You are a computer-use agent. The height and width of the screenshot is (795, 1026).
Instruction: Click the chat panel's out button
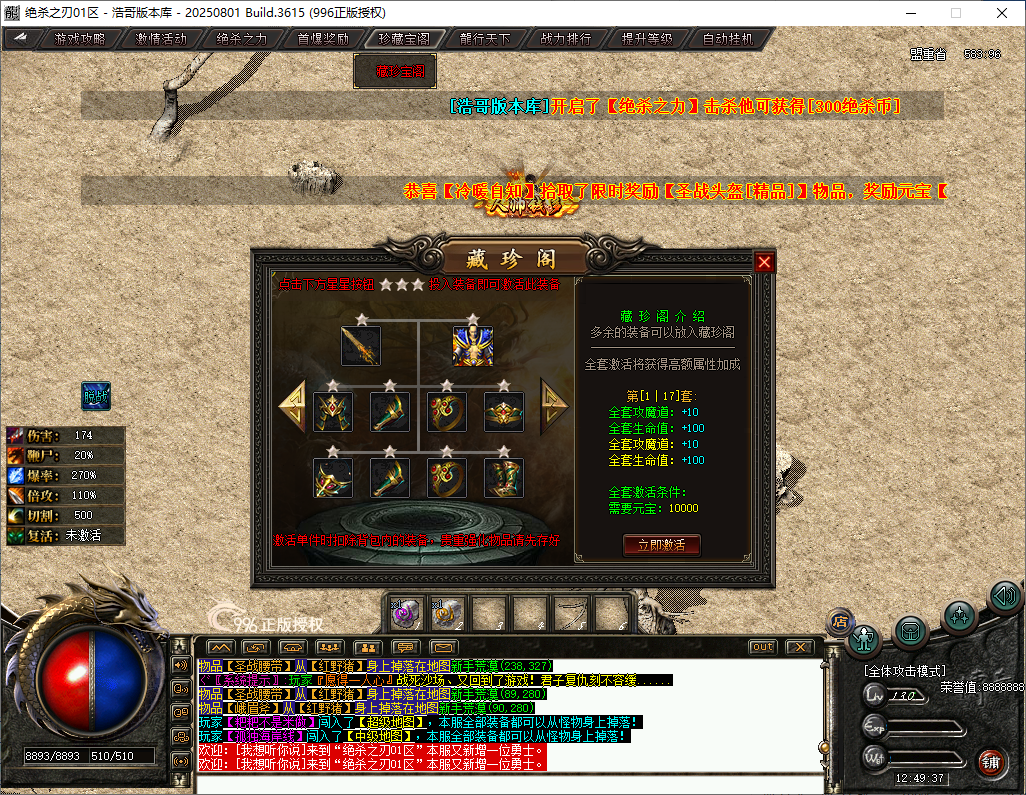[762, 647]
